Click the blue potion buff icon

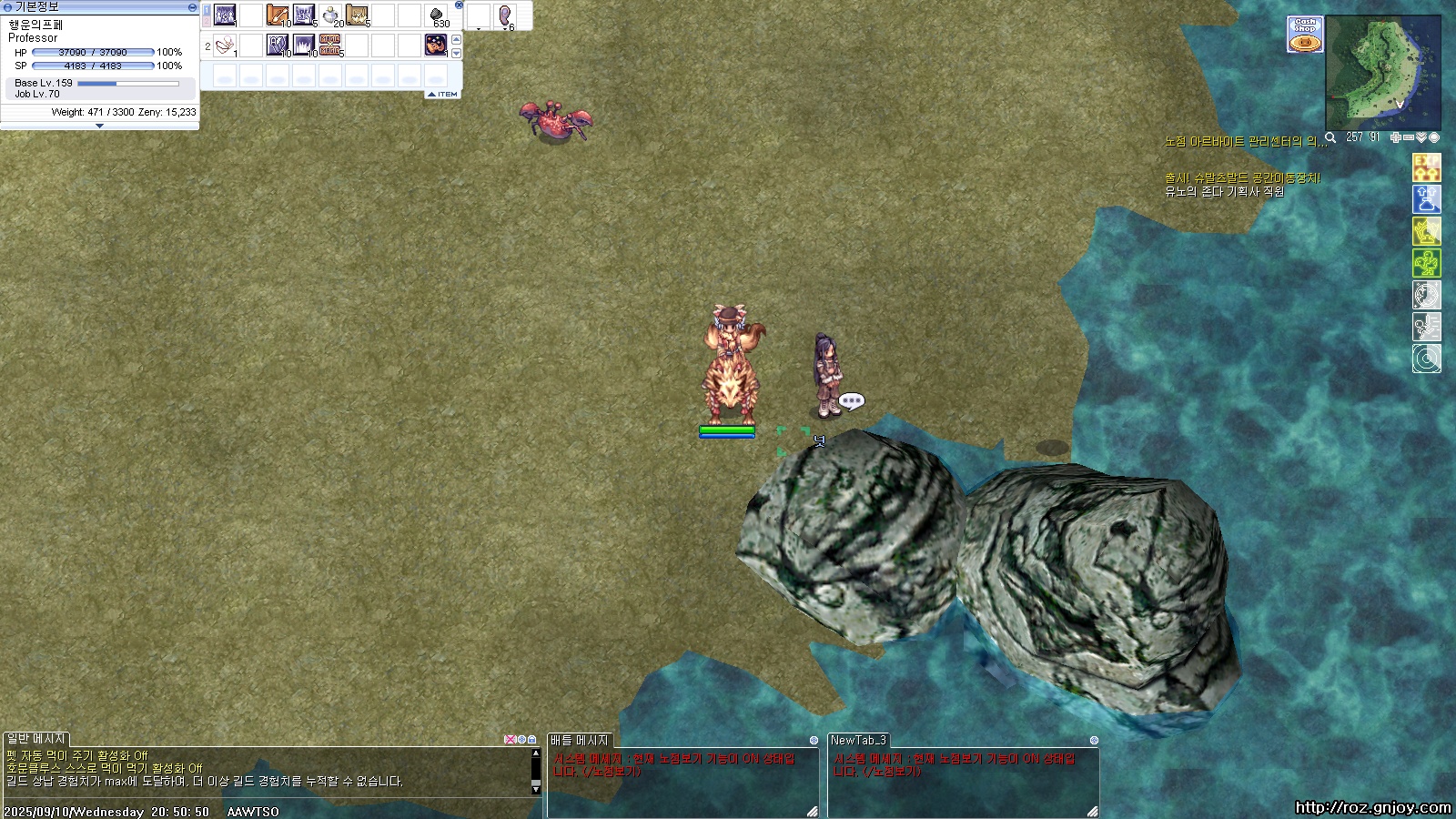coord(1426,199)
